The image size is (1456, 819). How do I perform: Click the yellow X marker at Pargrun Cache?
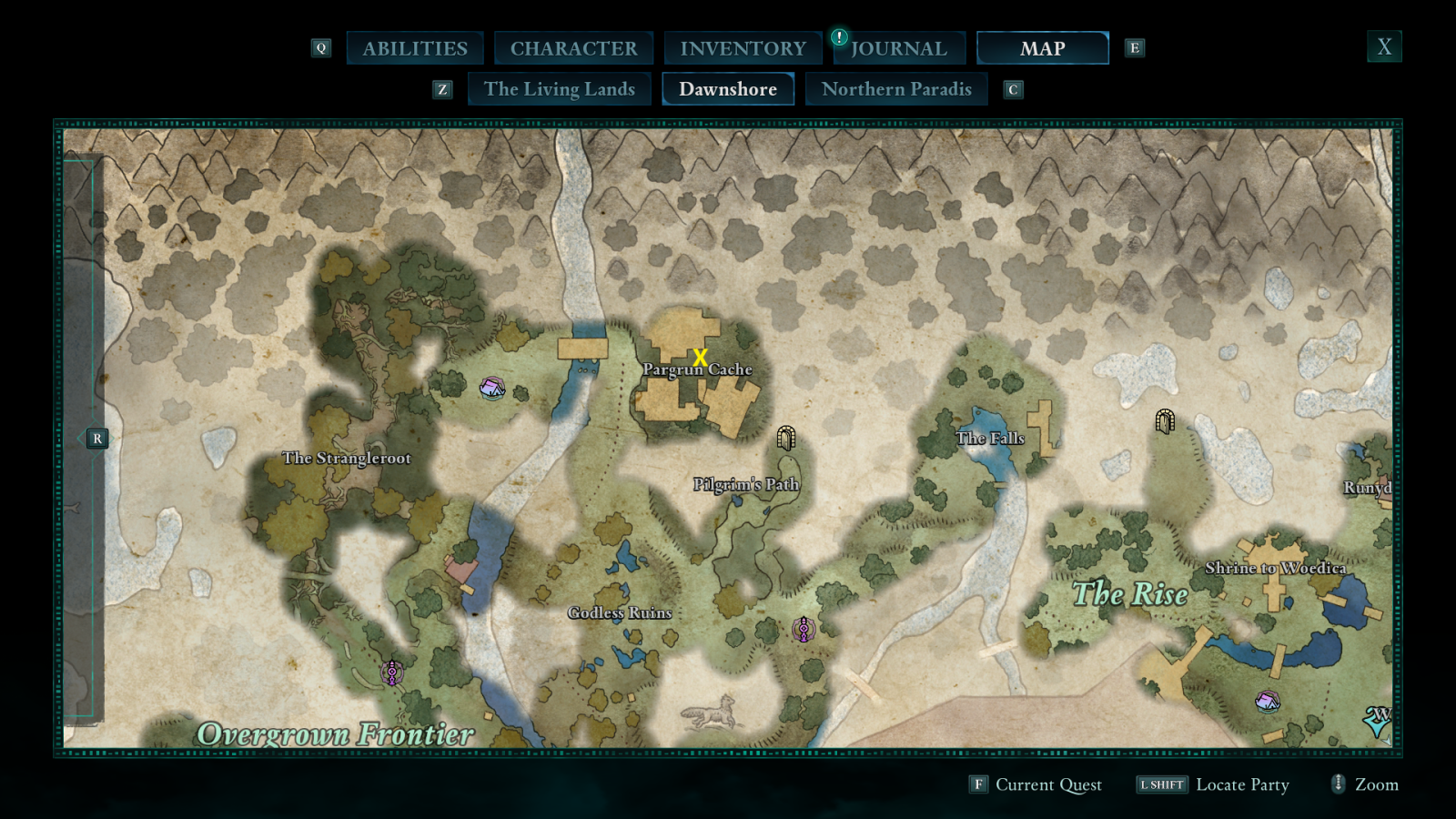(x=700, y=358)
